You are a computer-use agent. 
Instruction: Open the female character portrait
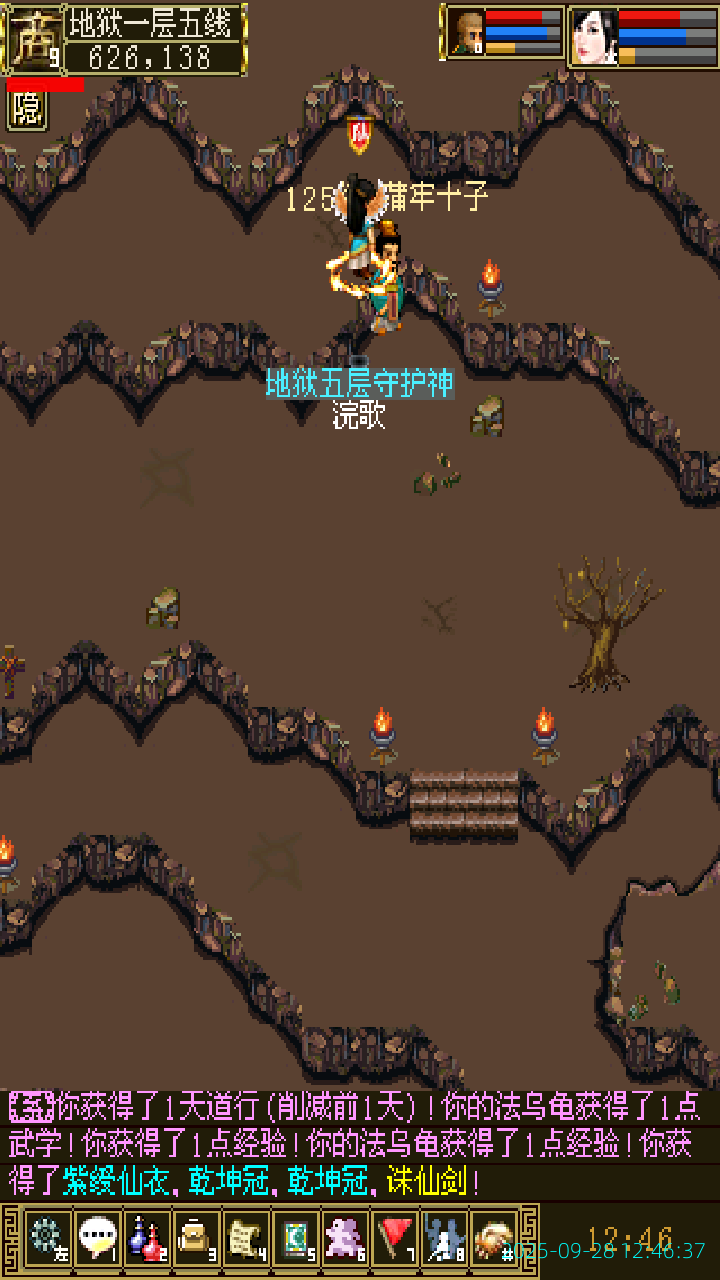coord(594,37)
